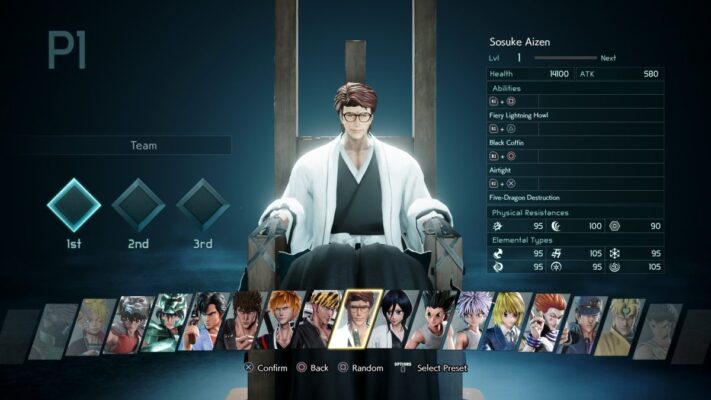Pick the 3rd team slot diamond
This screenshot has height=400, width=711.
tap(203, 204)
